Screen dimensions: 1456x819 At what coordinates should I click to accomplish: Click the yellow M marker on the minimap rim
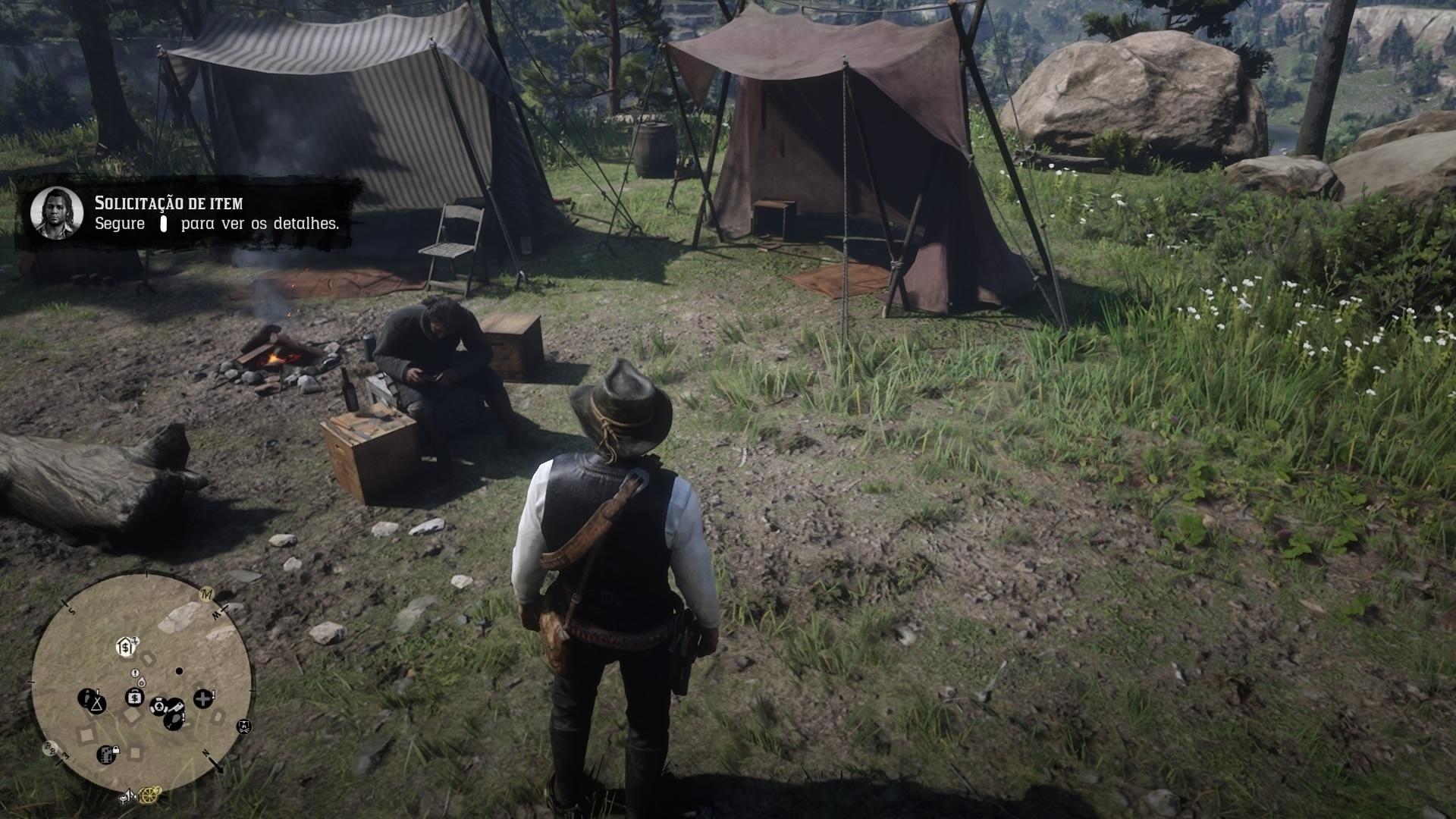[205, 595]
